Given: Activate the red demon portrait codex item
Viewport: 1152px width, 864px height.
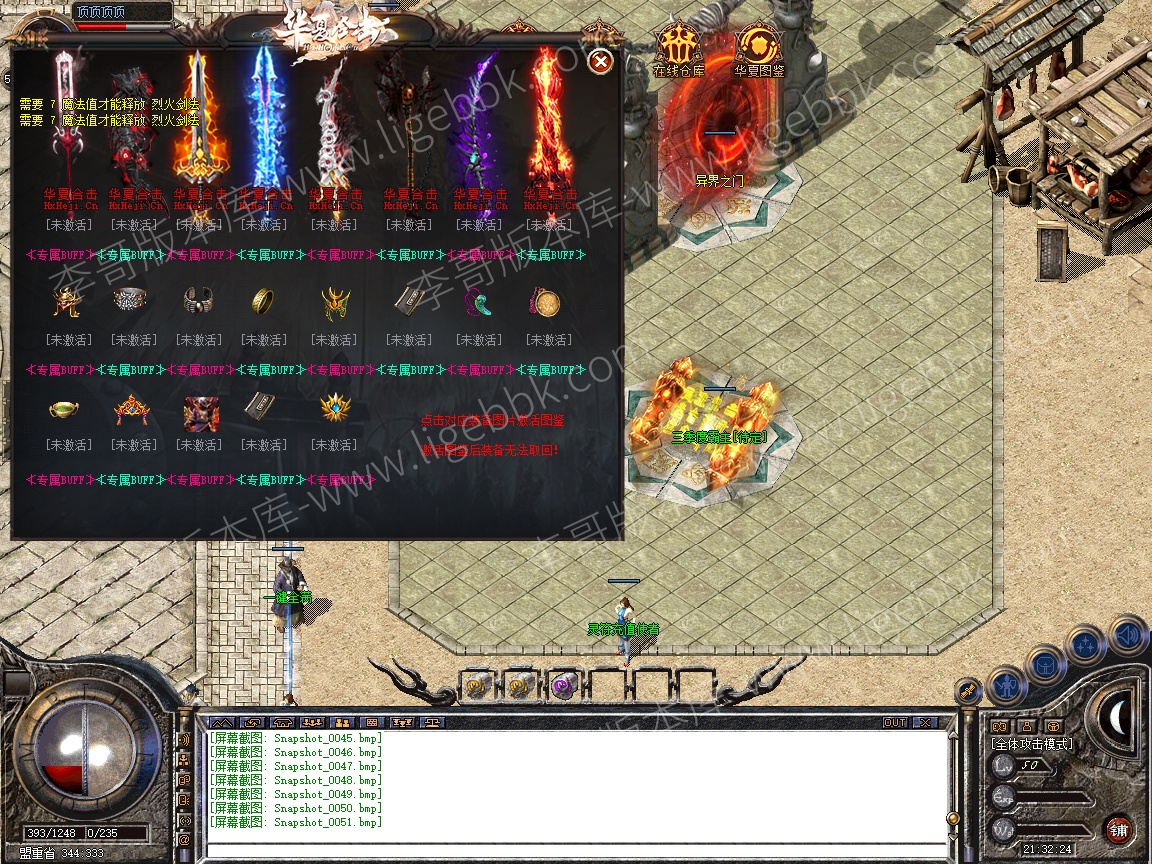Looking at the screenshot, I should (x=199, y=410).
